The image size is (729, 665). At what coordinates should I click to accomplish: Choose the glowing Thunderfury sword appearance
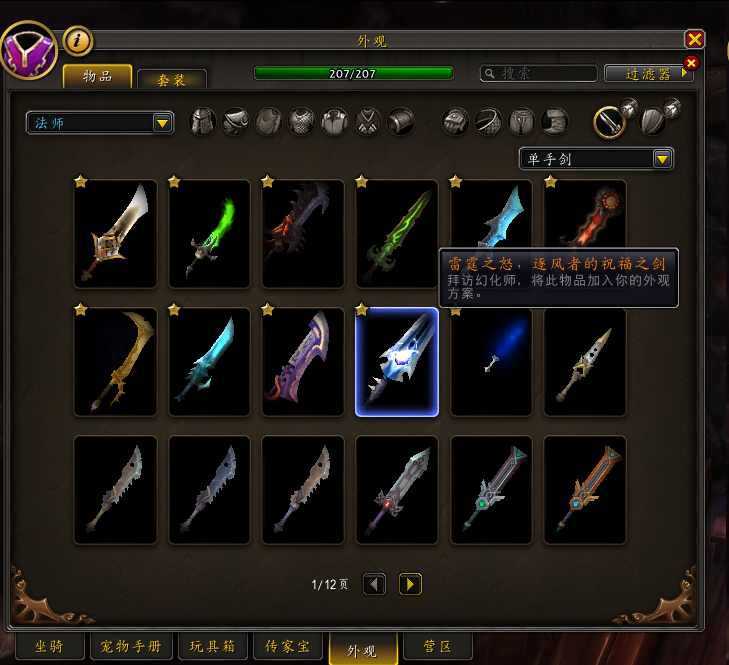(x=397, y=361)
